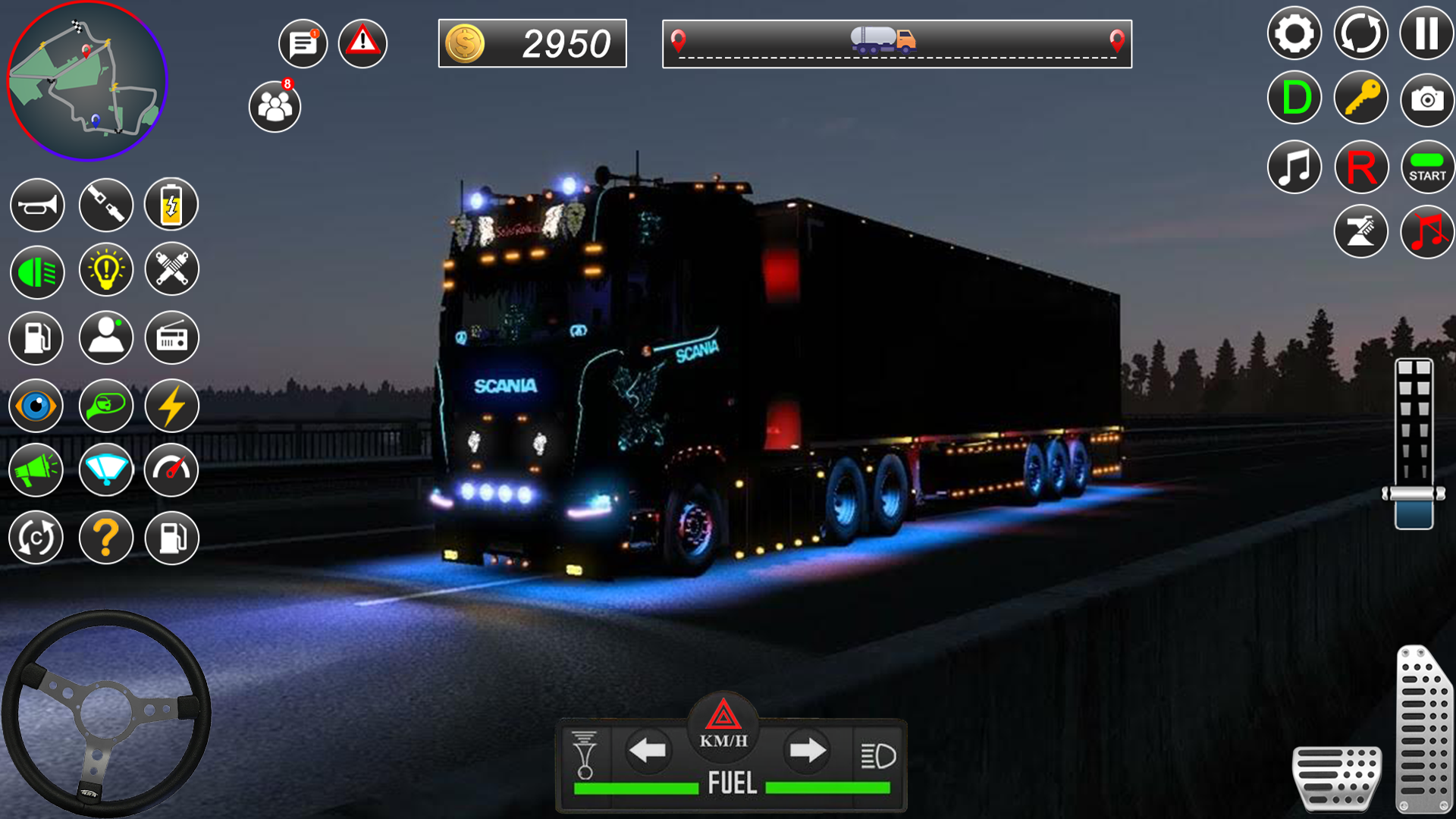Mute music via the red crossed note
The image size is (1456, 819).
click(1427, 231)
